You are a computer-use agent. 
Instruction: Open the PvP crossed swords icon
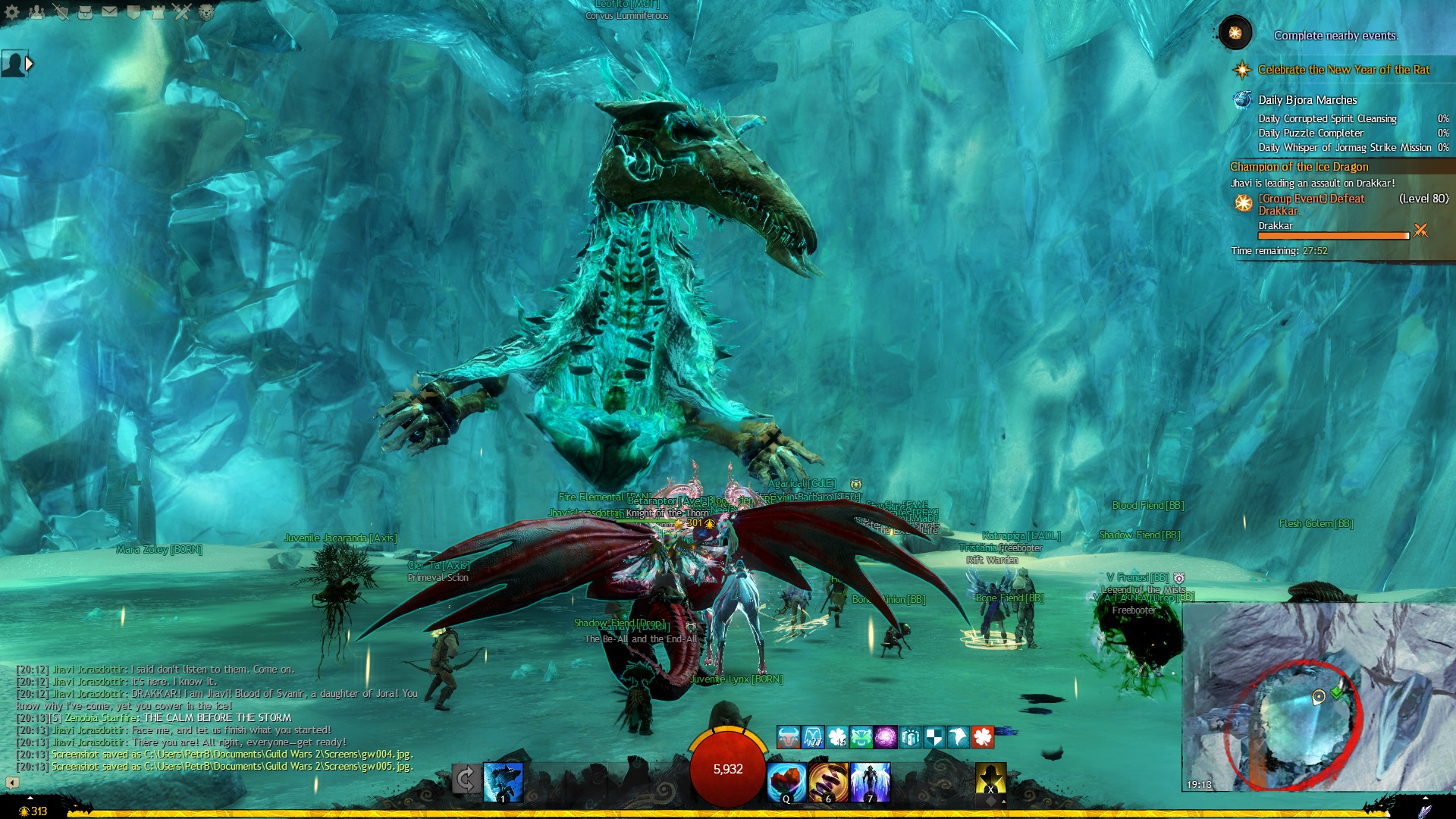pos(182,12)
